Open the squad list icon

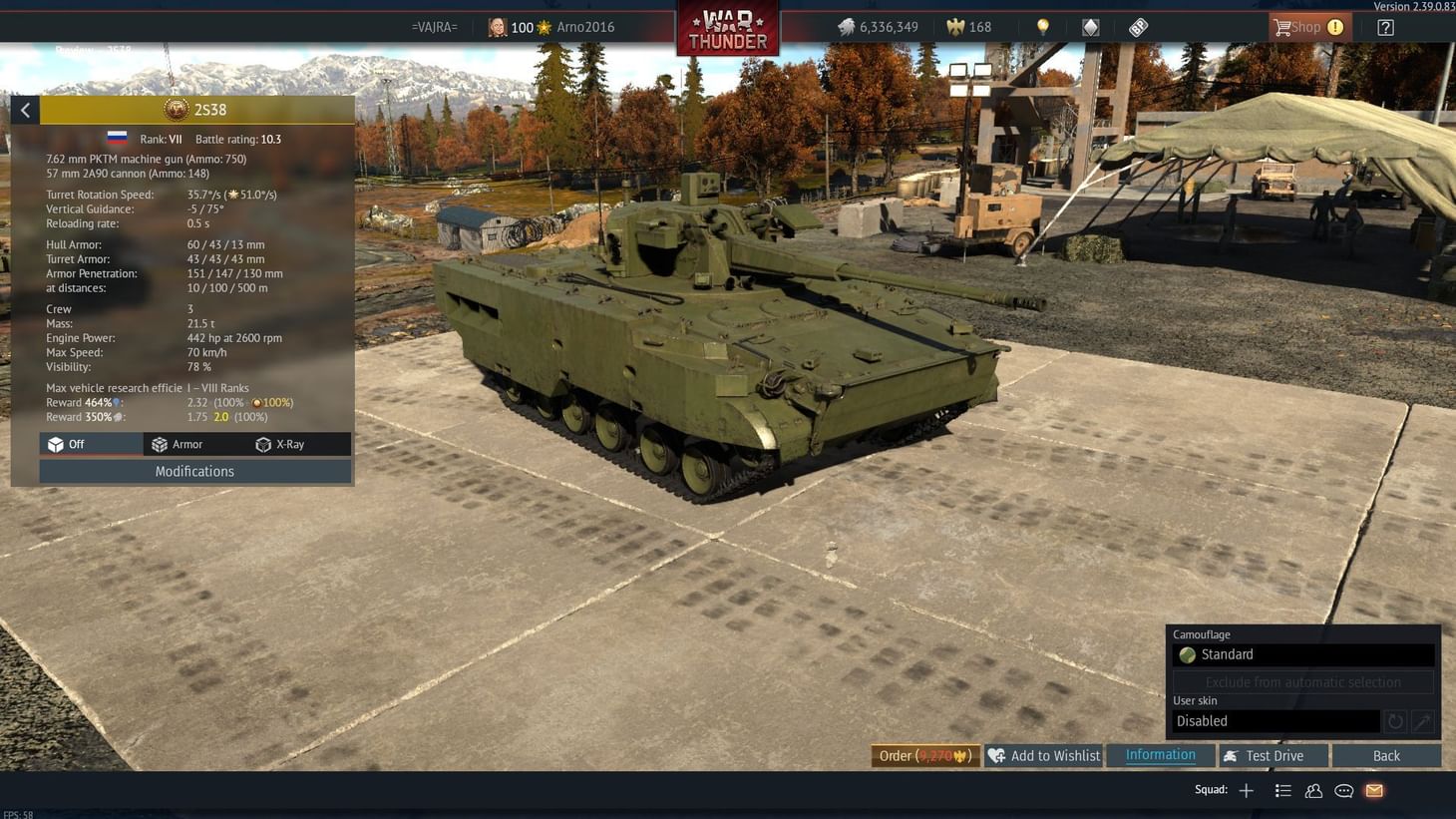point(1282,790)
